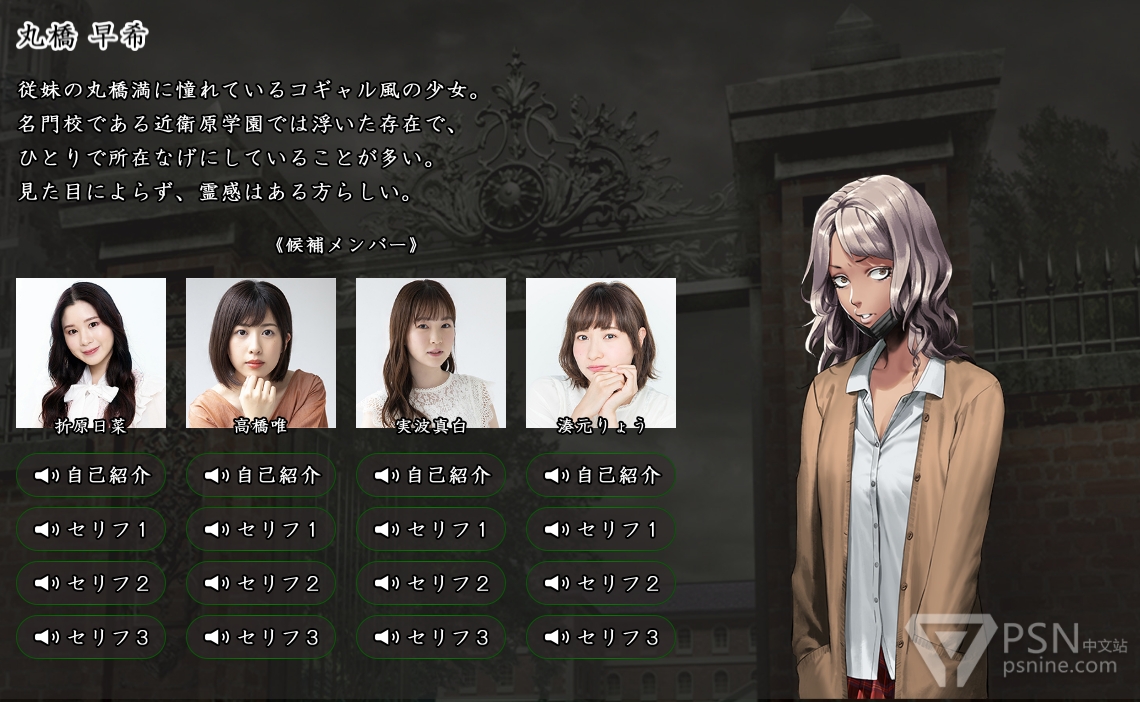
Task: Play 実波真白's 自己紹介 voice sample
Action: [x=431, y=475]
